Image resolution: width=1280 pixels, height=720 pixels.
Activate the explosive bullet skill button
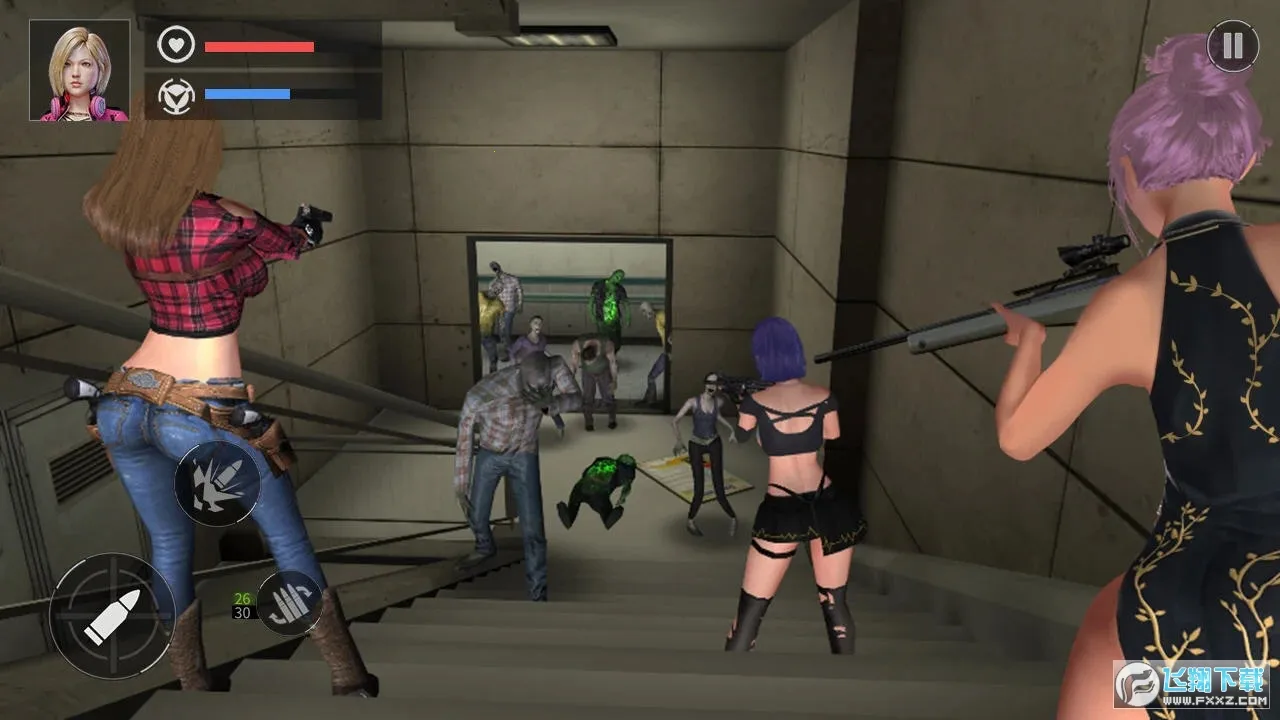point(218,484)
